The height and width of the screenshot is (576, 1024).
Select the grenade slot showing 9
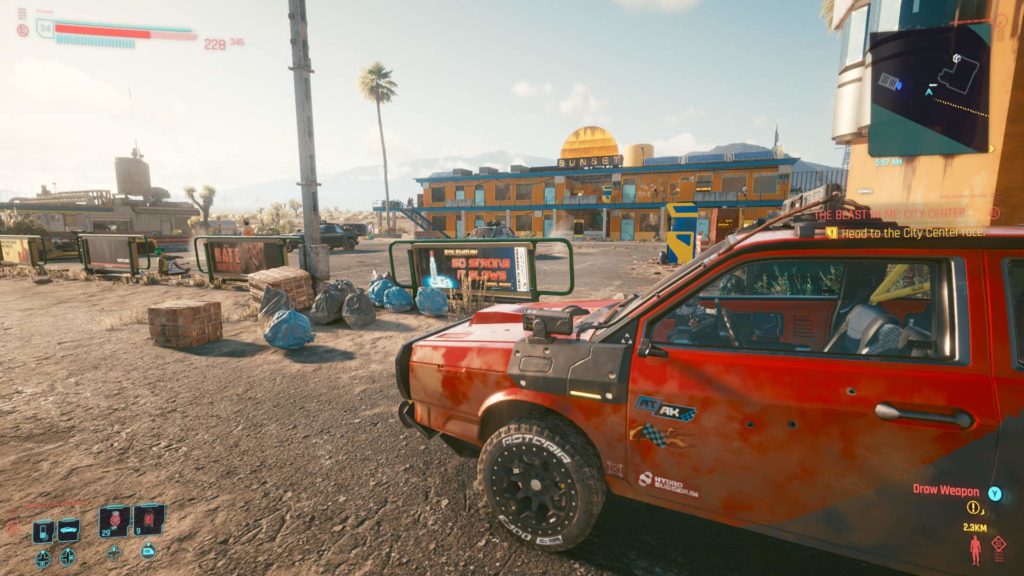point(149,520)
